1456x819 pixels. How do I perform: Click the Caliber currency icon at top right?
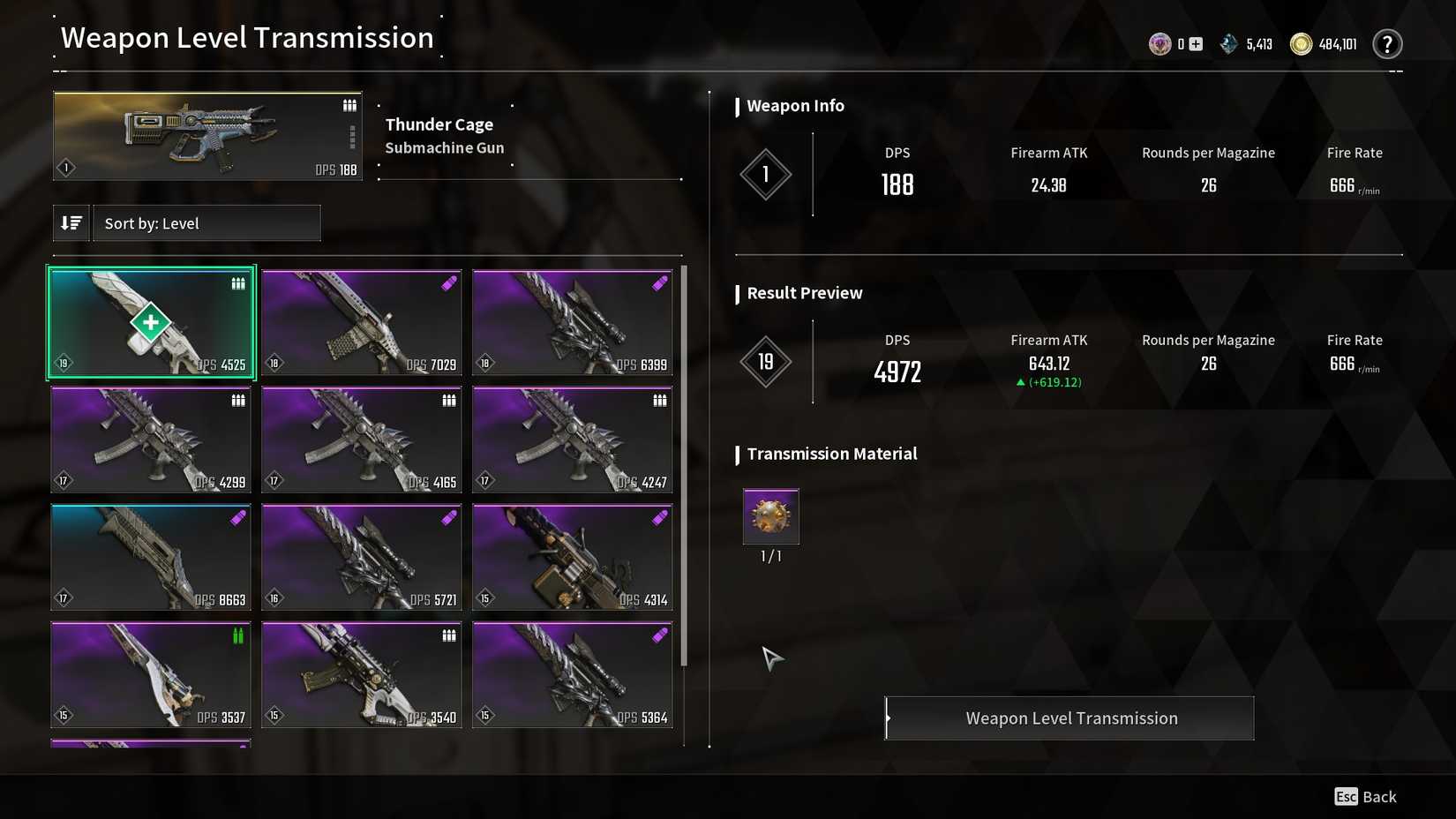(1159, 42)
